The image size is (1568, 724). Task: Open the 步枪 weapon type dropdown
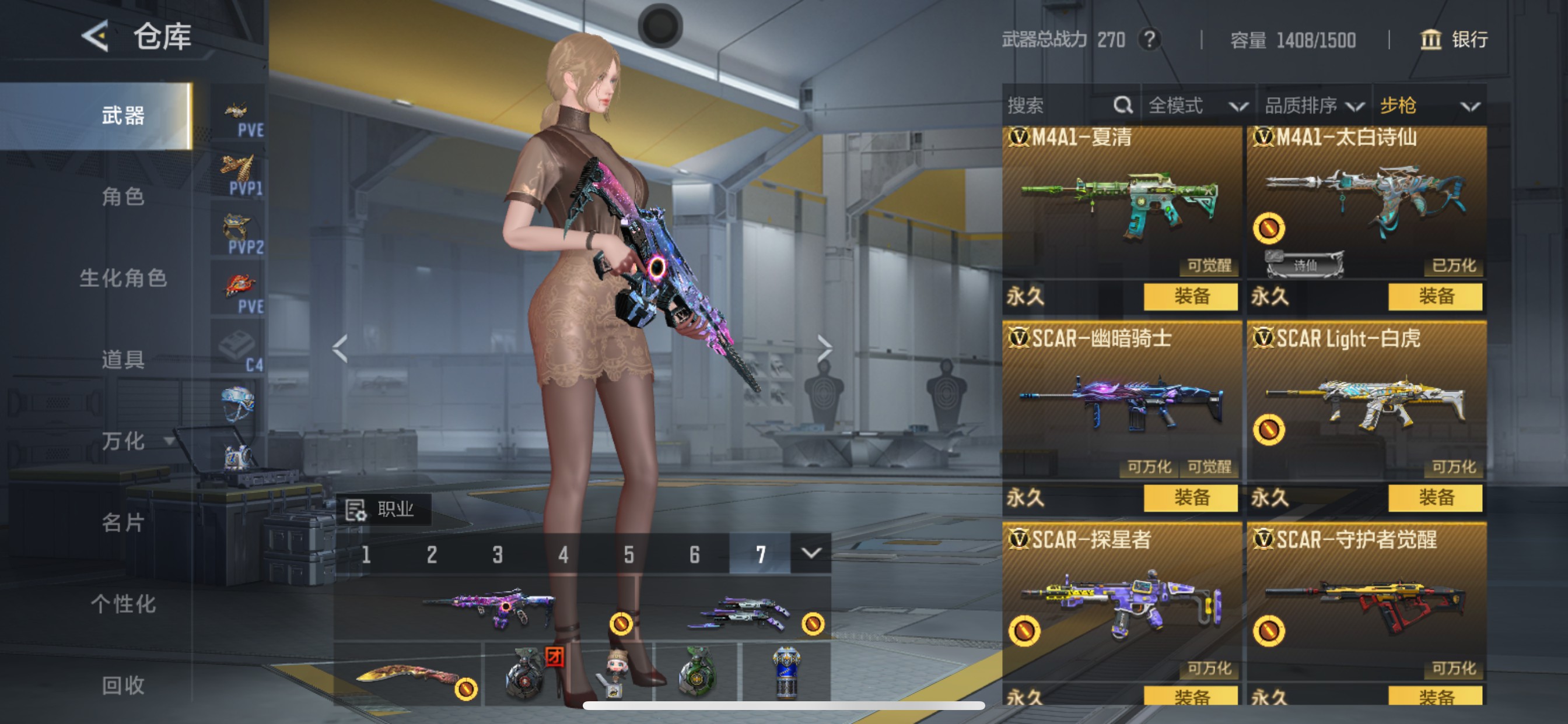[x=1429, y=106]
